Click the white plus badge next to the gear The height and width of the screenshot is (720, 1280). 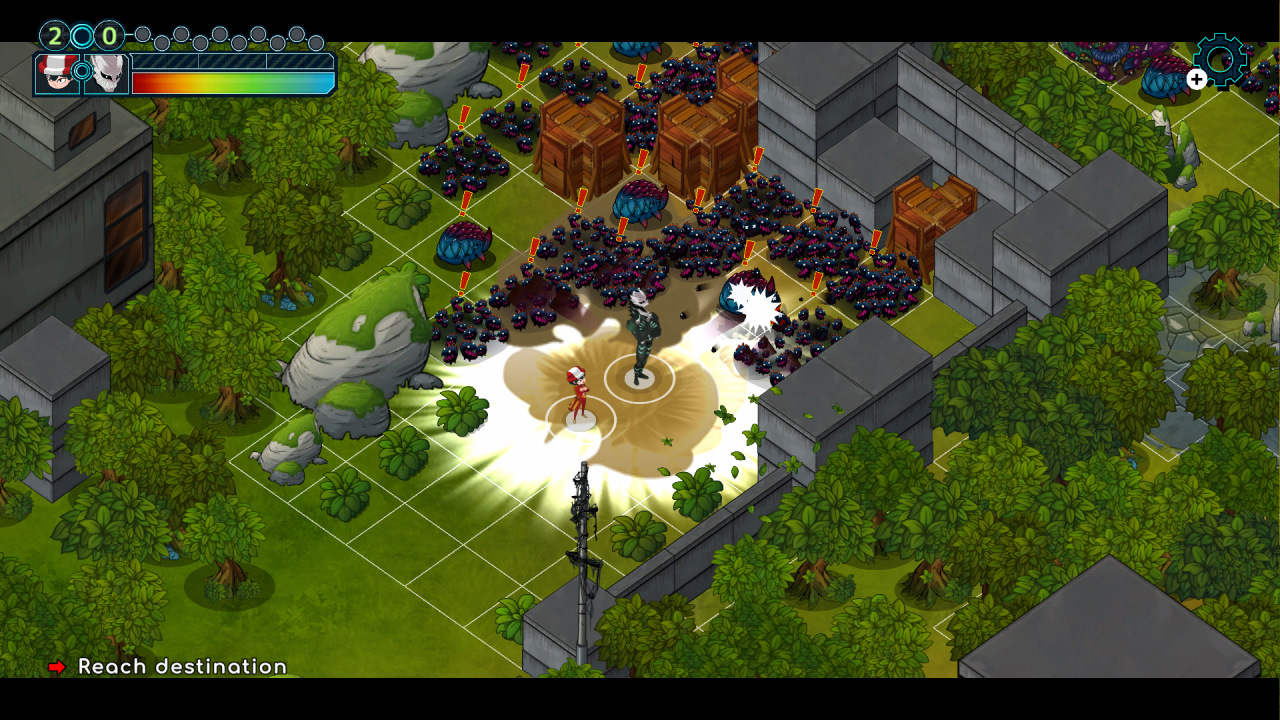(1196, 81)
